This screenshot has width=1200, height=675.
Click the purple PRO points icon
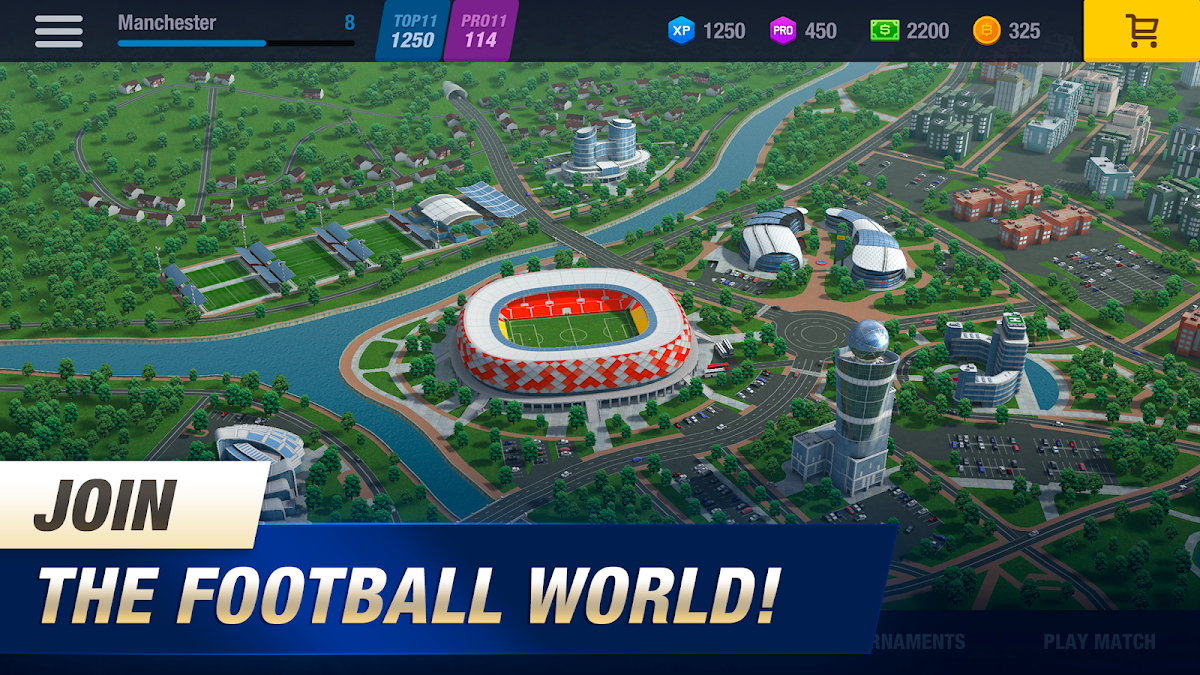(x=783, y=31)
